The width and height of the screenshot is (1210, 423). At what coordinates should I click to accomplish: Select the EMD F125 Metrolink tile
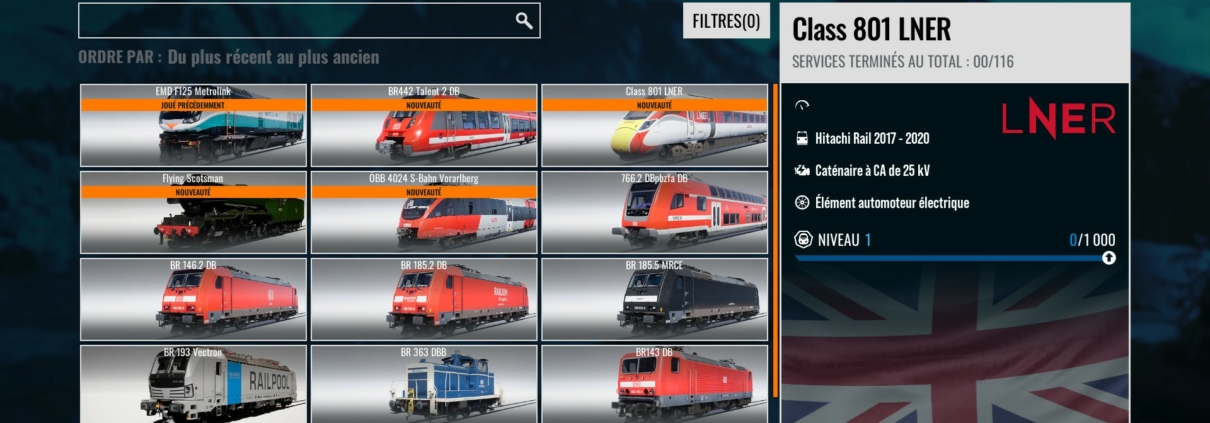(x=193, y=126)
